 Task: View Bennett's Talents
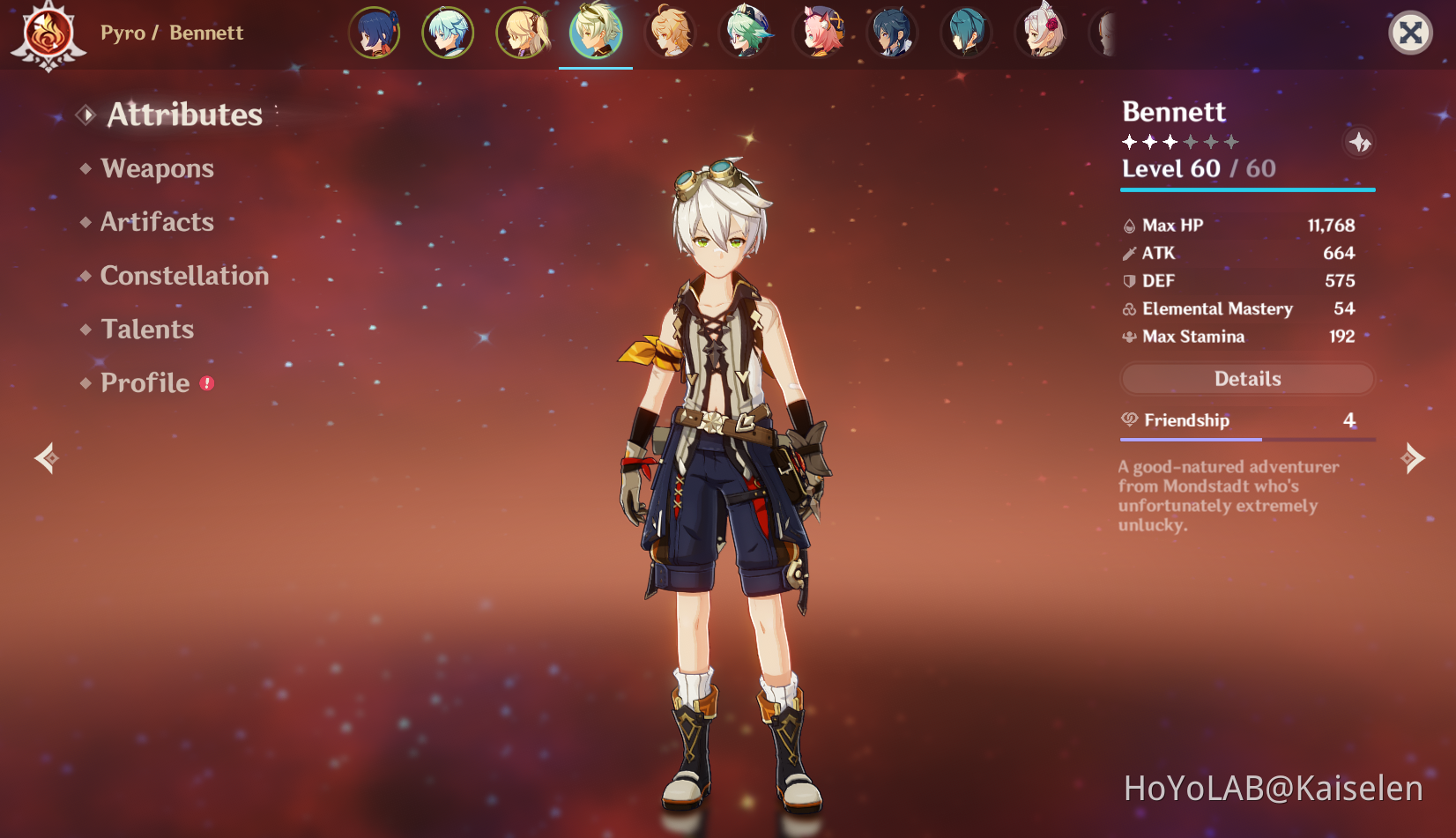click(x=147, y=330)
